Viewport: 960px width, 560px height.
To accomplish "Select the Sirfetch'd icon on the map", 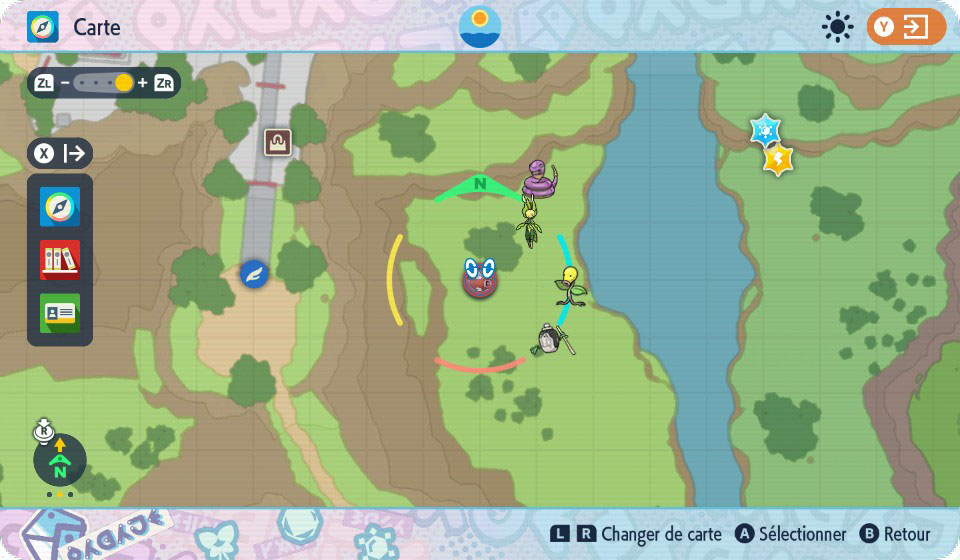I will 550,340.
